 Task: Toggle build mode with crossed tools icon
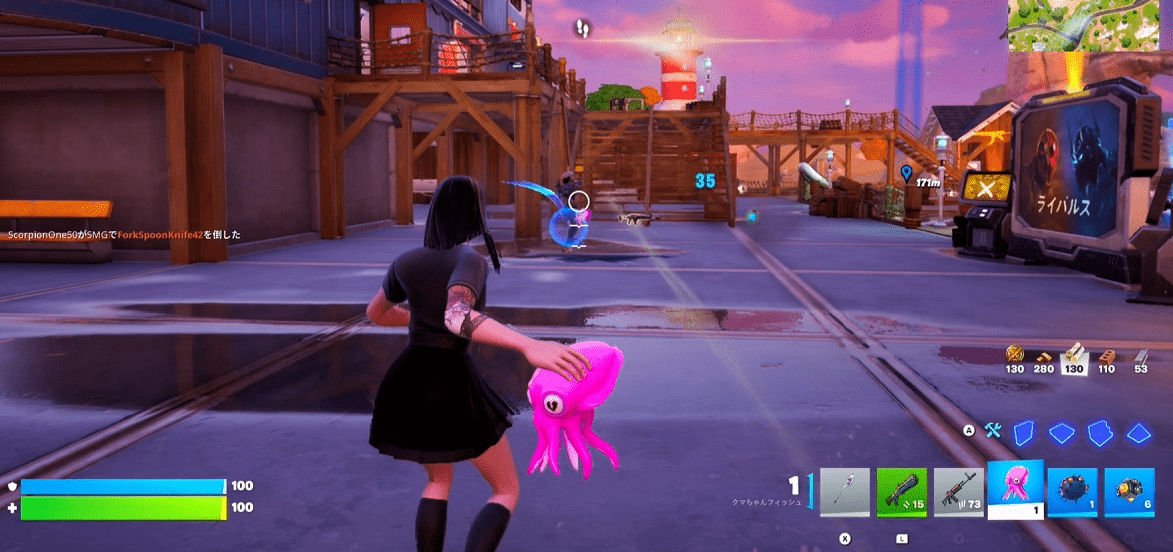click(992, 431)
